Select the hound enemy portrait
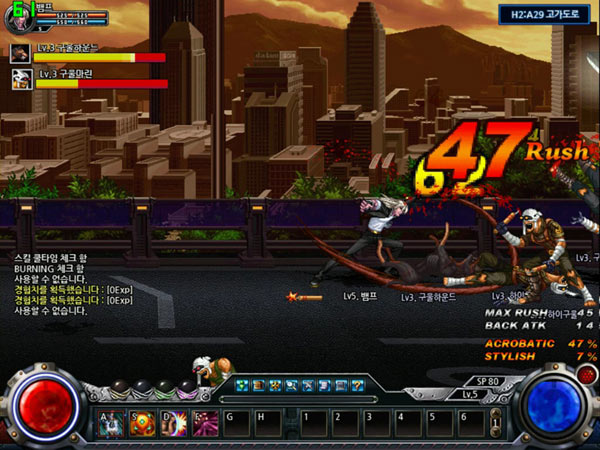 (x=20, y=50)
